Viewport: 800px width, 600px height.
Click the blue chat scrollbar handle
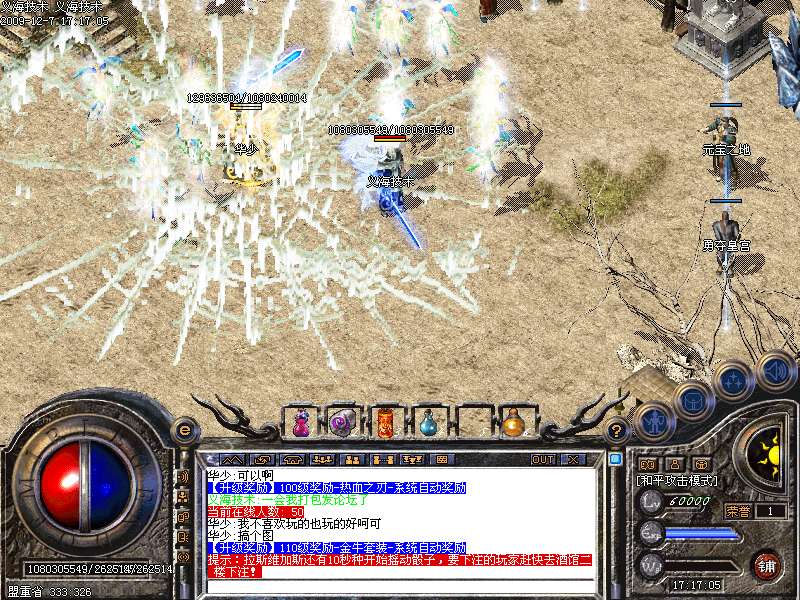[x=615, y=459]
